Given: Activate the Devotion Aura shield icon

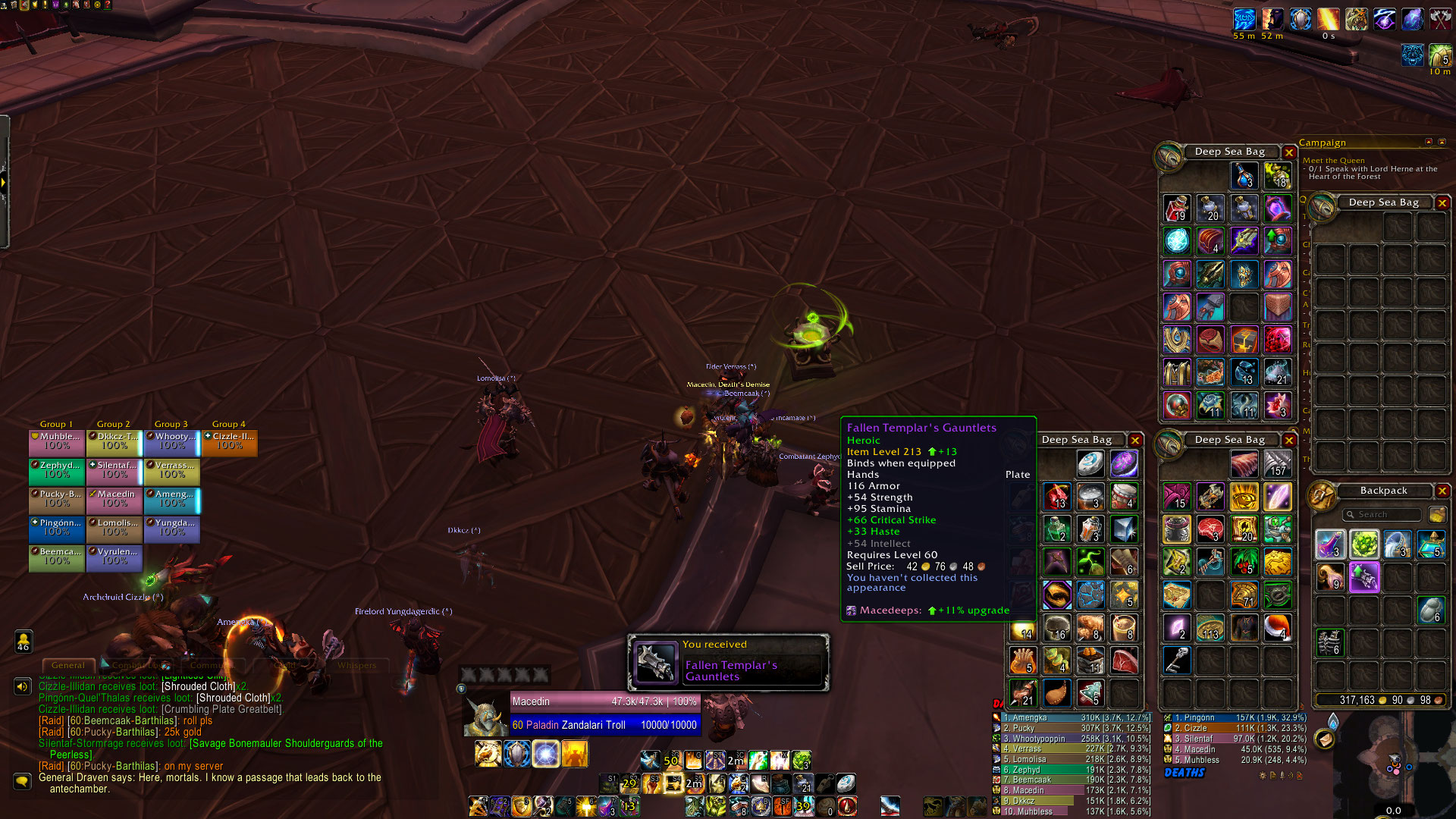Looking at the screenshot, I should (516, 754).
